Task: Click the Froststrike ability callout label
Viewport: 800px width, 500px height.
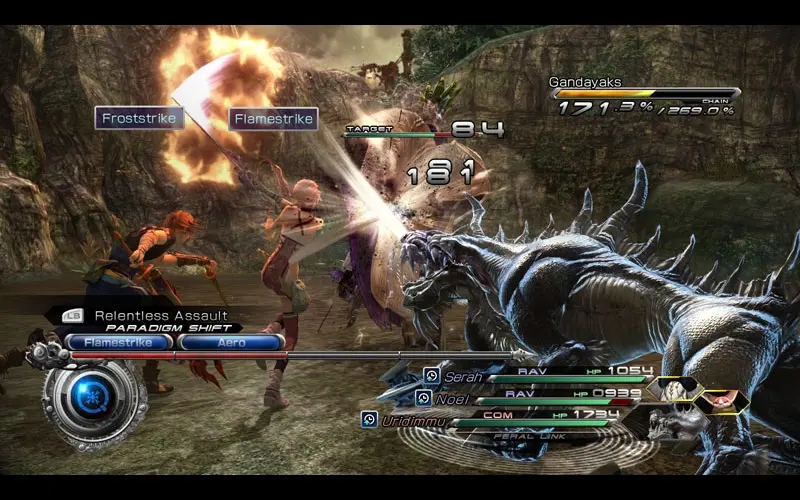Action: [x=140, y=119]
